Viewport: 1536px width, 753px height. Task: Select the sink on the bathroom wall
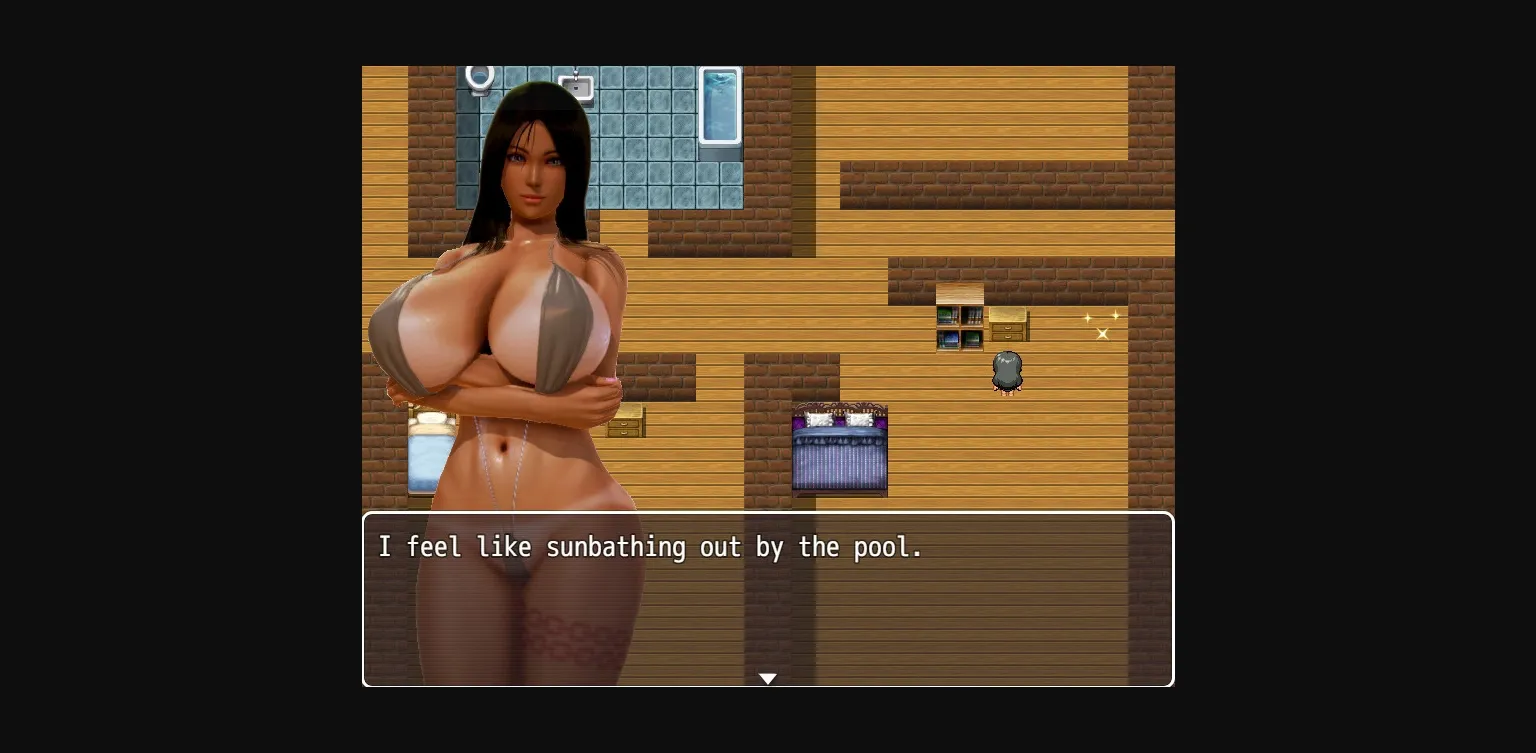[578, 88]
